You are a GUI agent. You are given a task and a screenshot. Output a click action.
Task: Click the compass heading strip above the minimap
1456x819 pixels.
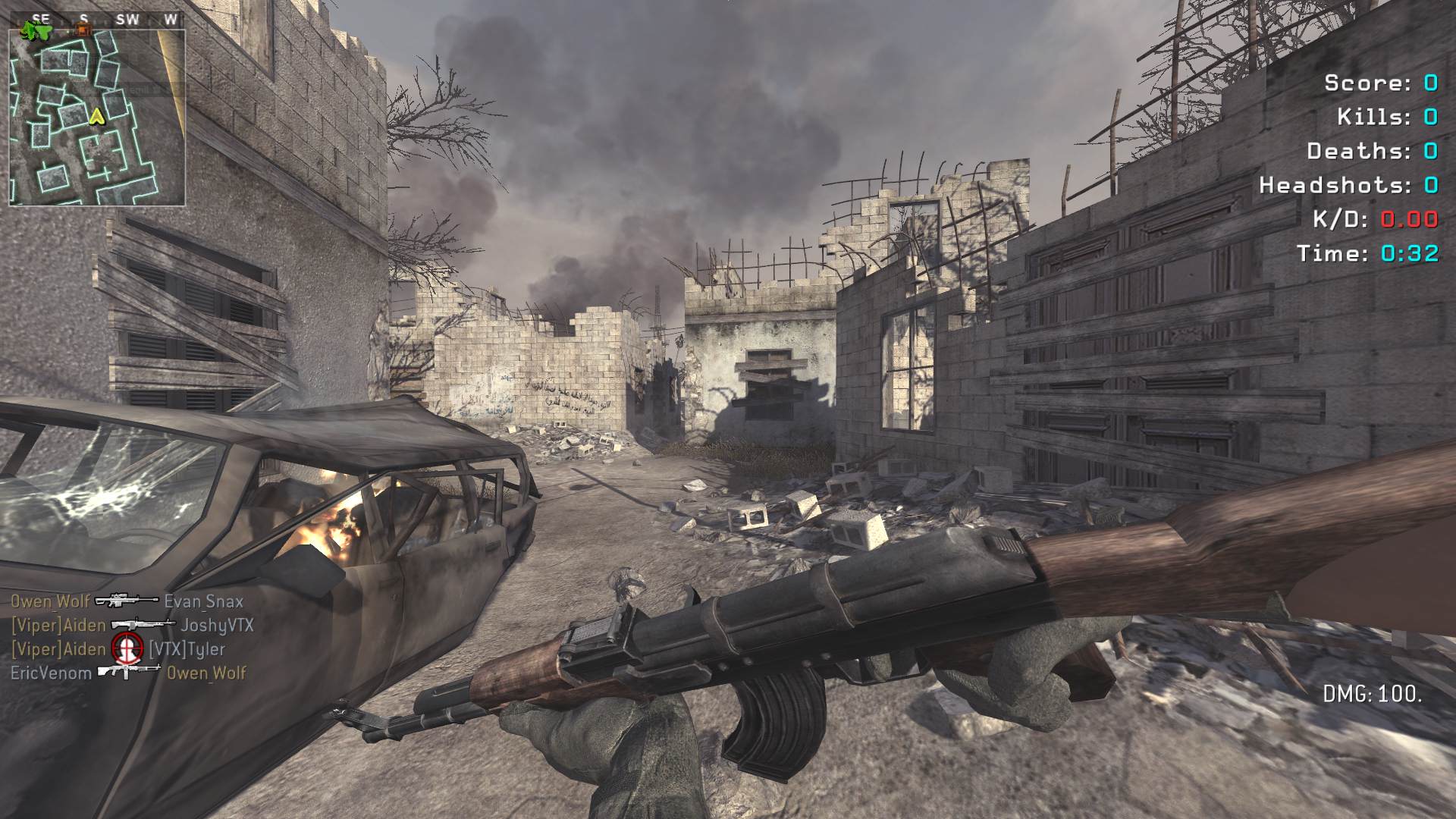(97, 20)
